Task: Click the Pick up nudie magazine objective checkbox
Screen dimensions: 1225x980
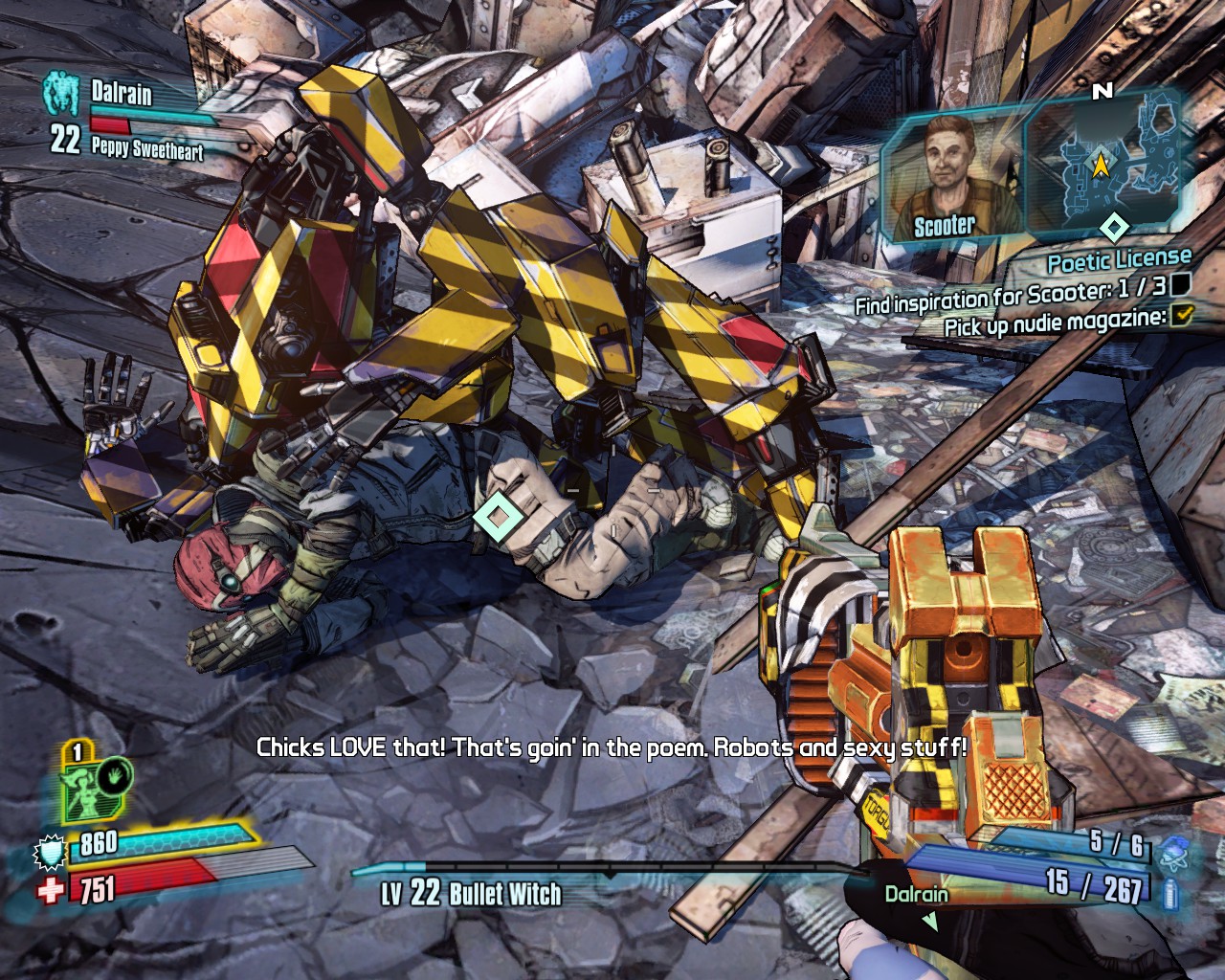Action: [1183, 314]
